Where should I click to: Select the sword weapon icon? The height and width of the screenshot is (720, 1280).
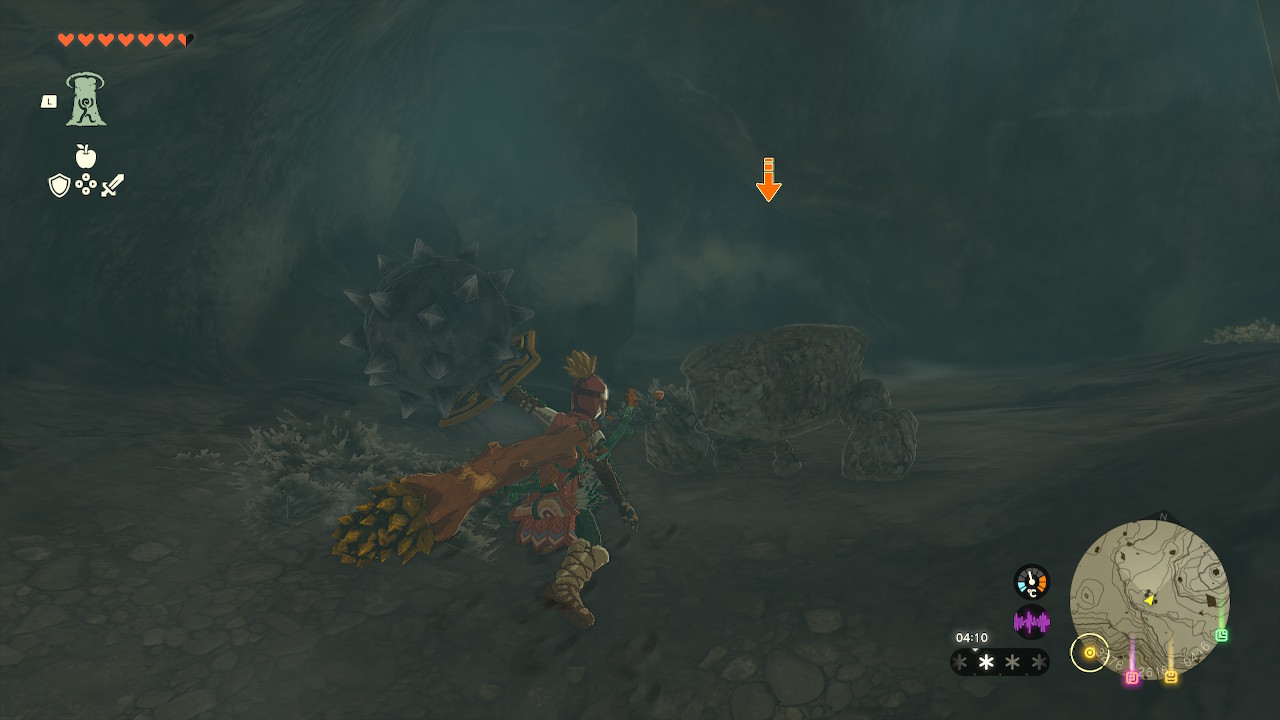(x=112, y=185)
